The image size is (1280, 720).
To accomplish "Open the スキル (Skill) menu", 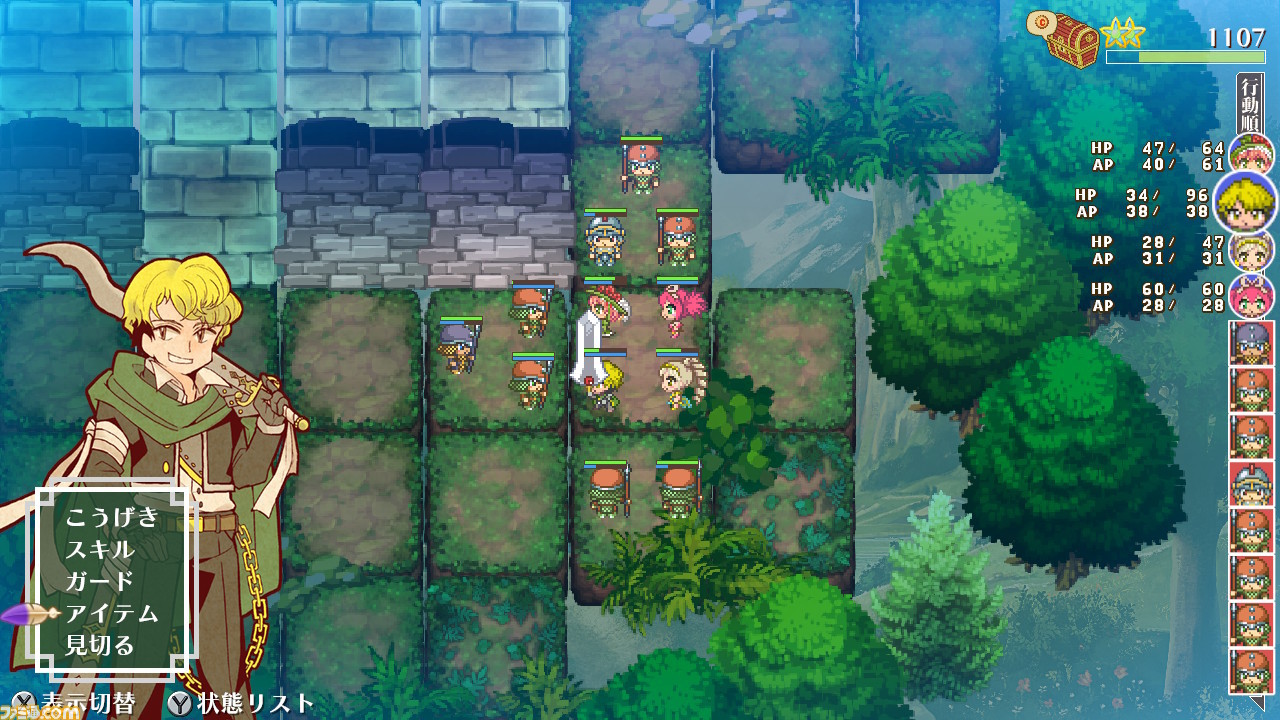I will point(100,547).
